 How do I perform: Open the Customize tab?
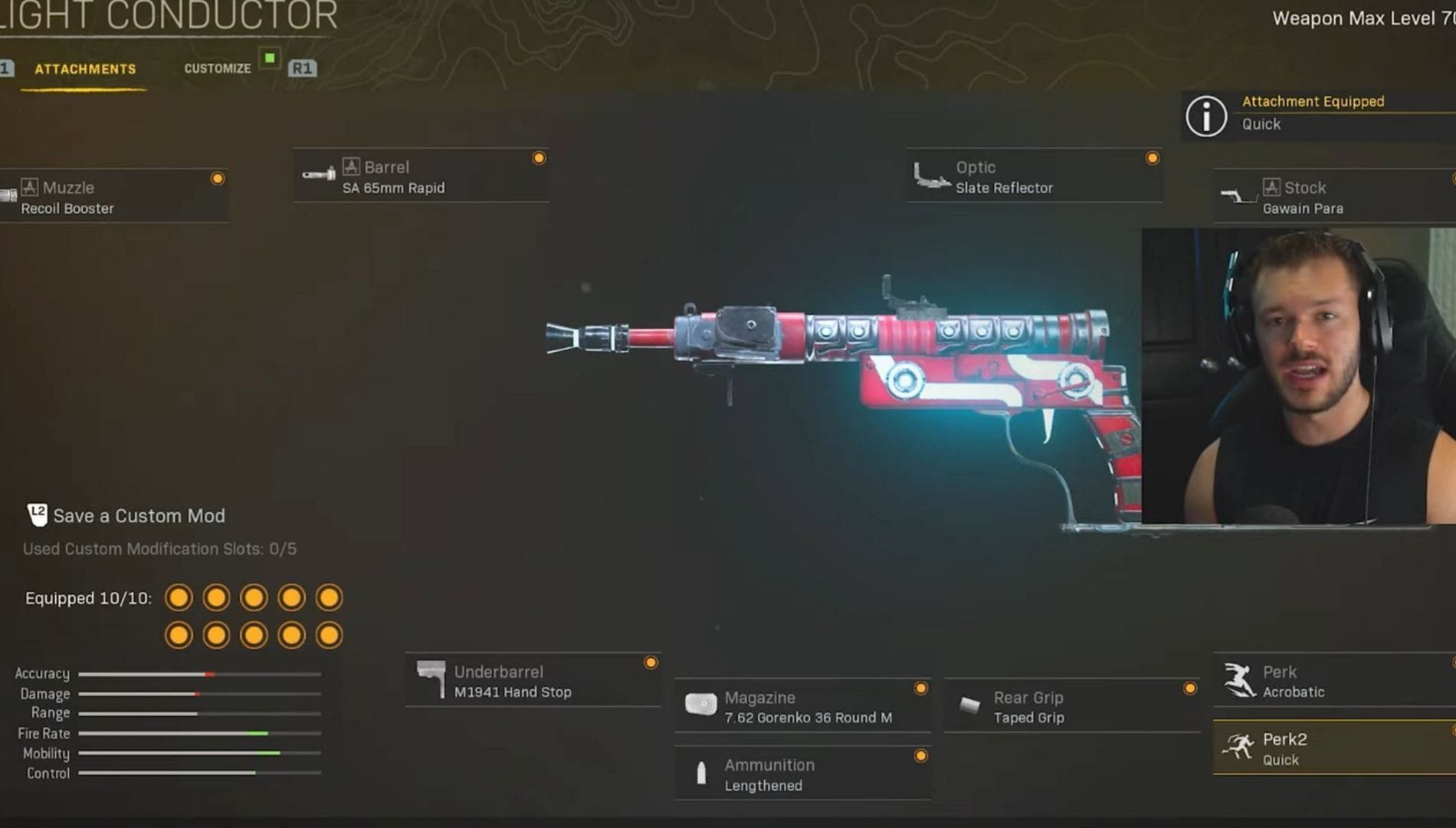click(218, 67)
